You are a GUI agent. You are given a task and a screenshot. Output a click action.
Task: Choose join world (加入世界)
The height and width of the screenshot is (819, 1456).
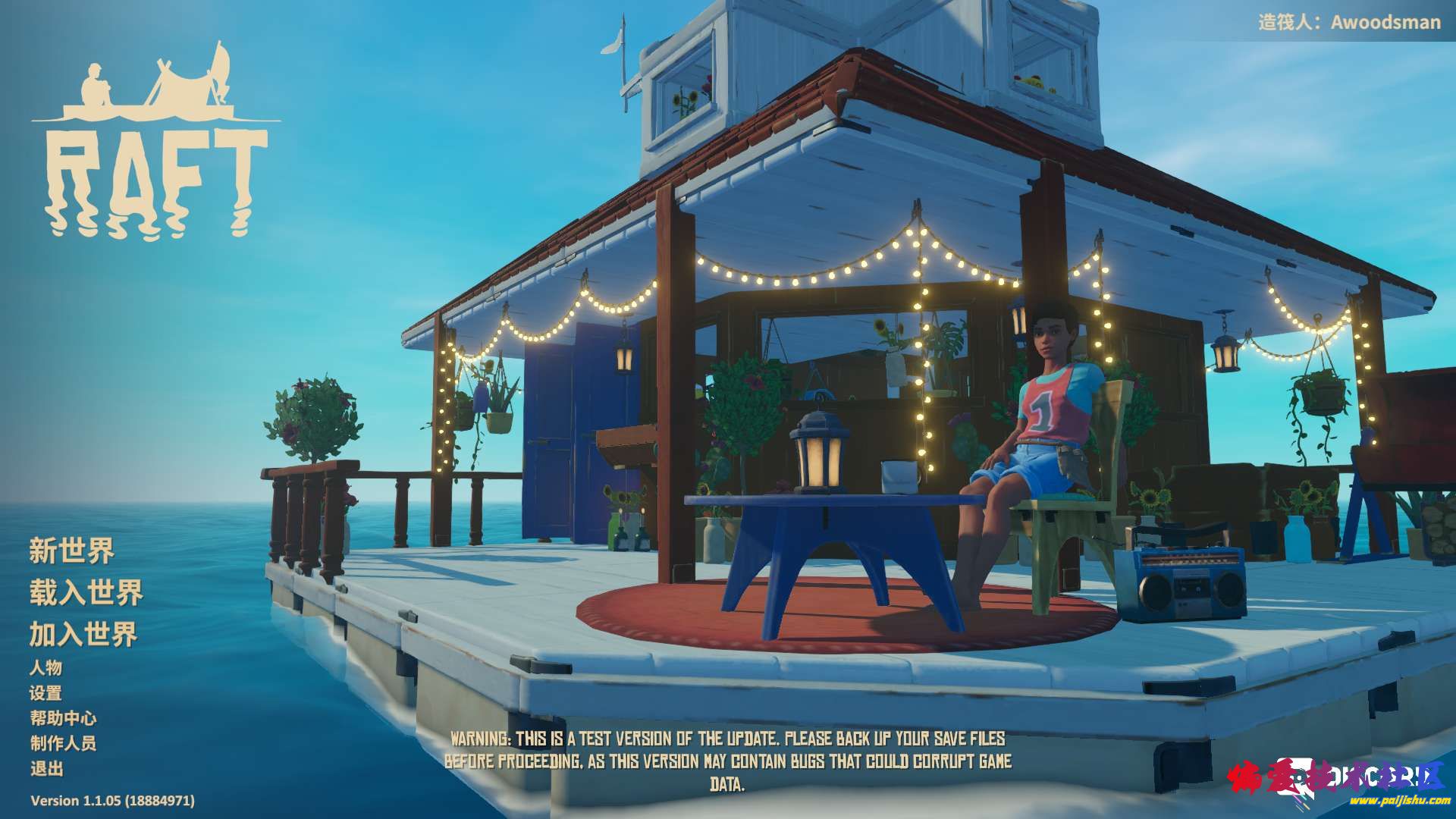(x=83, y=634)
